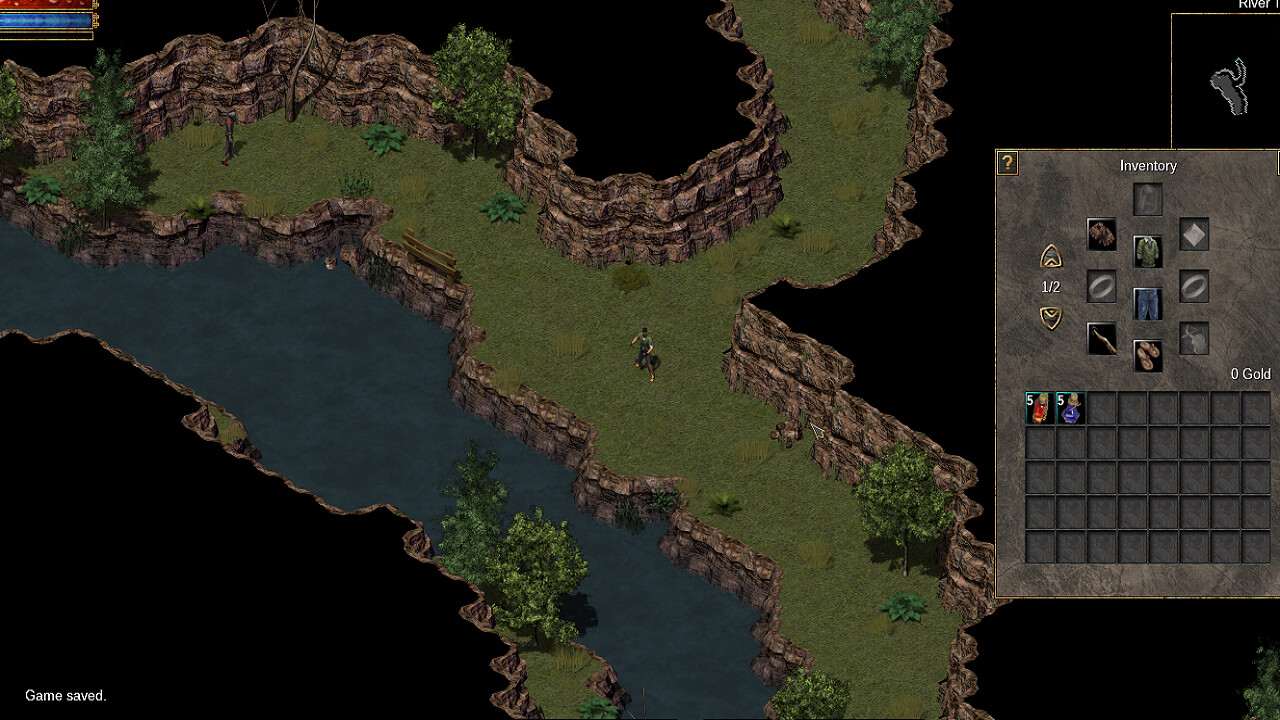Click the shield slot beside the bow

pyautogui.click(x=1193, y=338)
